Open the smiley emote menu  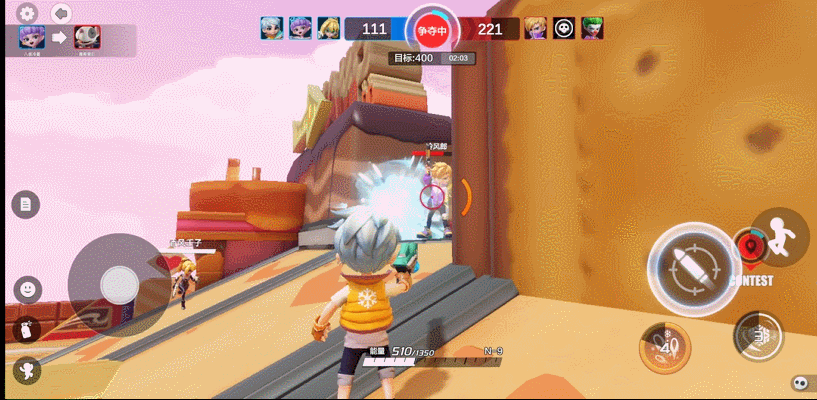click(28, 290)
